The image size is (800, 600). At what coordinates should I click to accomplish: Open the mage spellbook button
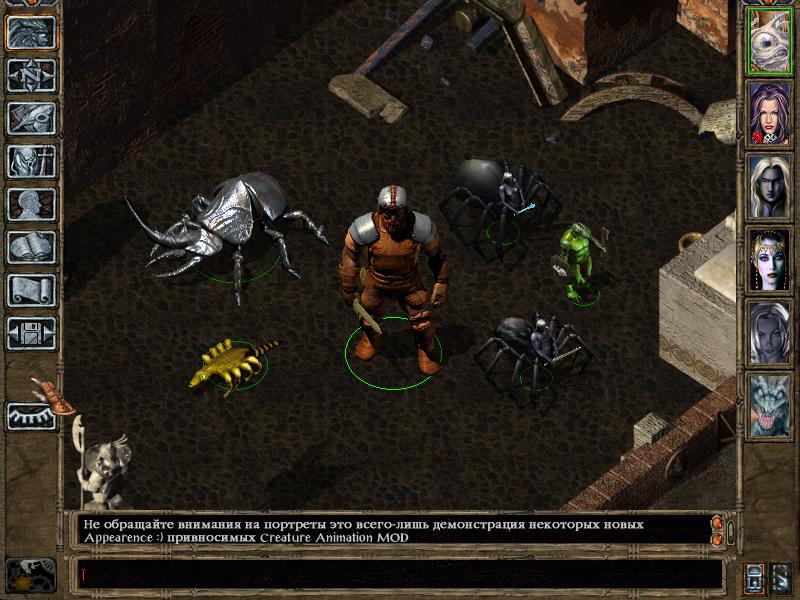[31, 247]
